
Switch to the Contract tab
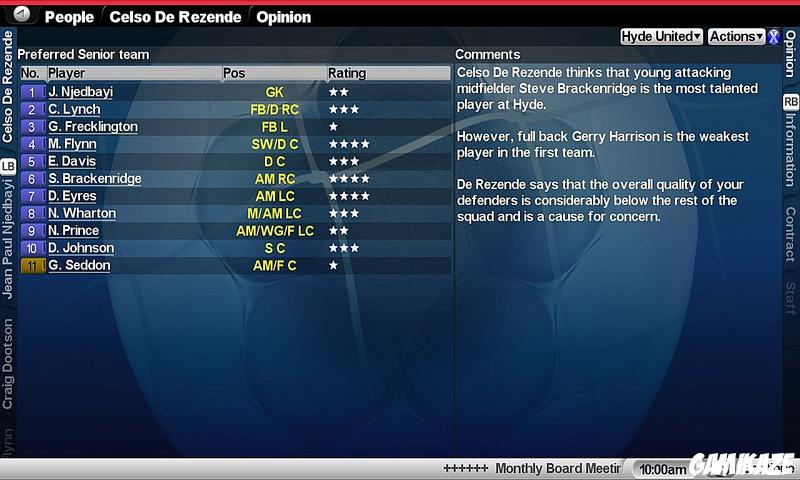[790, 234]
